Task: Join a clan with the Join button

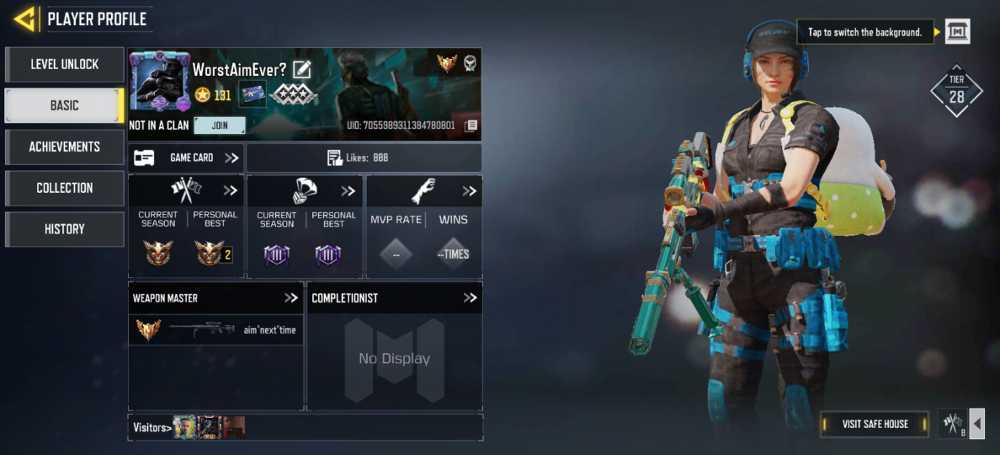Action: [x=219, y=125]
